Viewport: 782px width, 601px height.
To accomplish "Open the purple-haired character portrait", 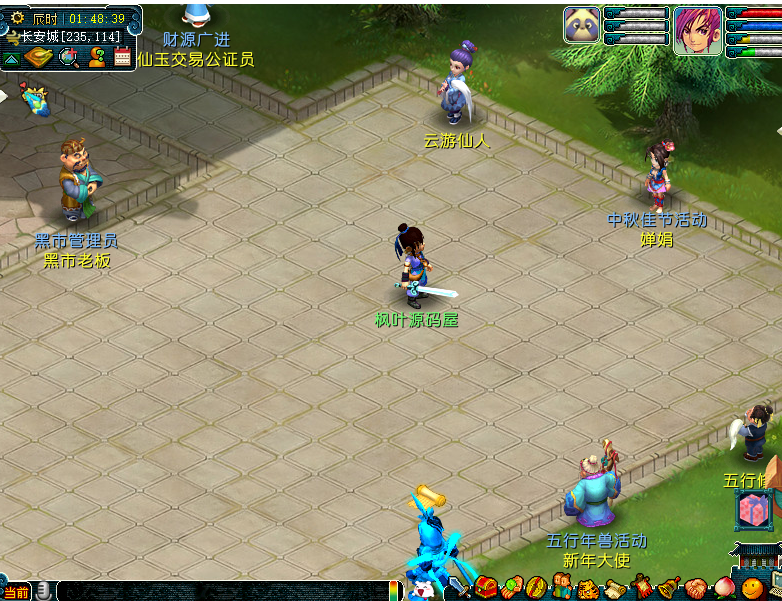I will point(697,29).
